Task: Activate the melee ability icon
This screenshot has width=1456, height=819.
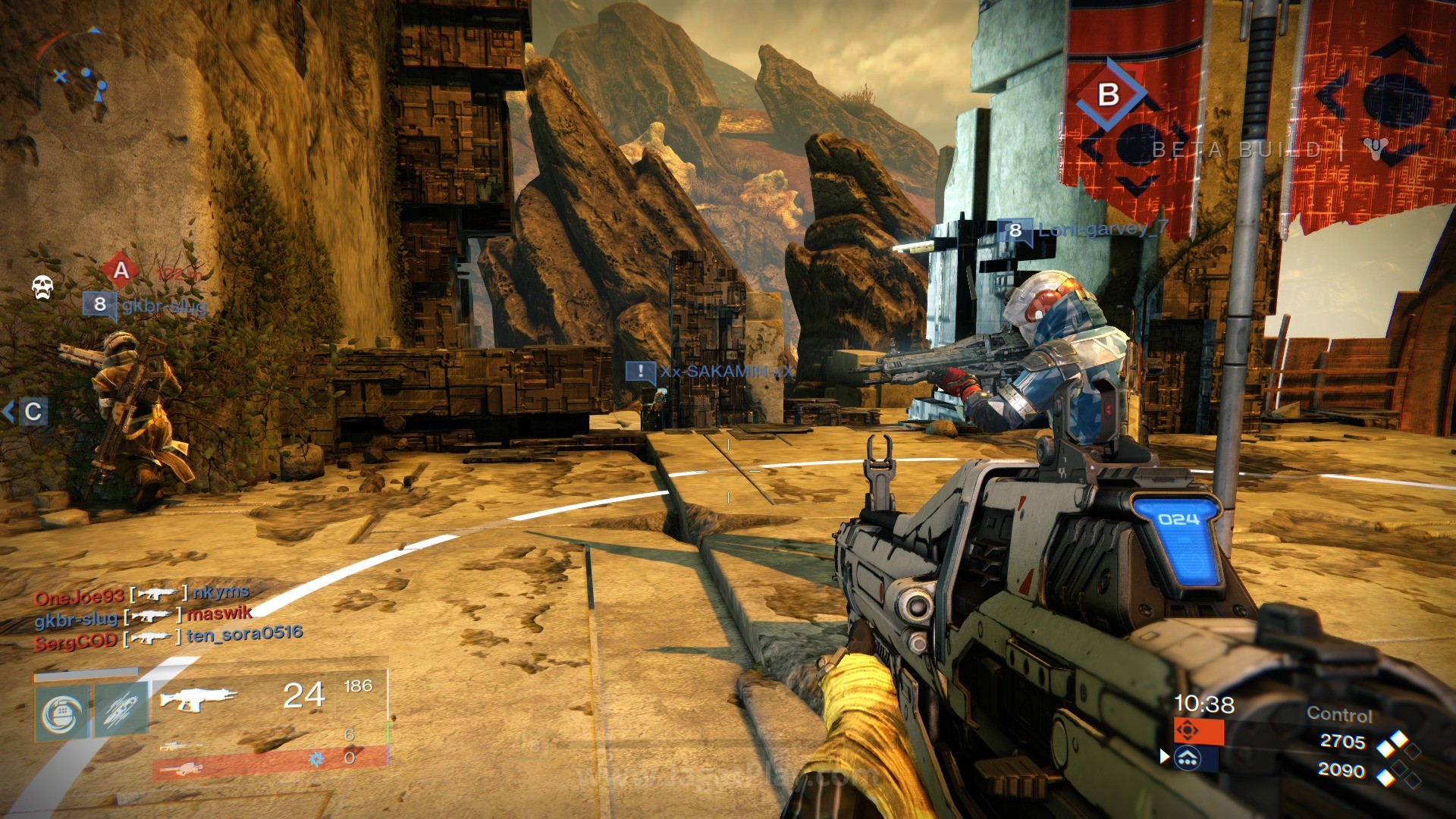Action: 121,713
